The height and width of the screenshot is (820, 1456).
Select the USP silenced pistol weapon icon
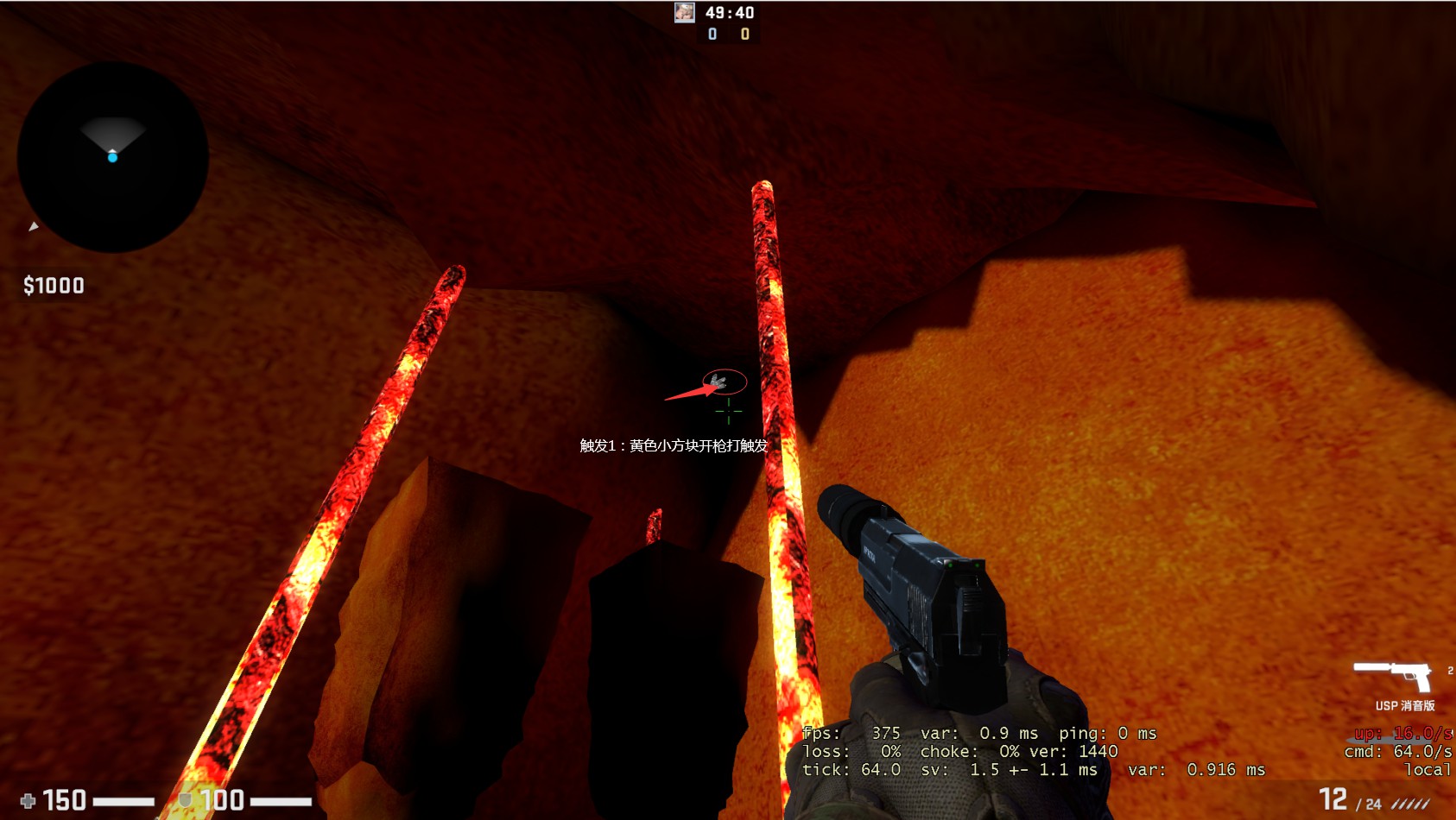(x=1392, y=675)
